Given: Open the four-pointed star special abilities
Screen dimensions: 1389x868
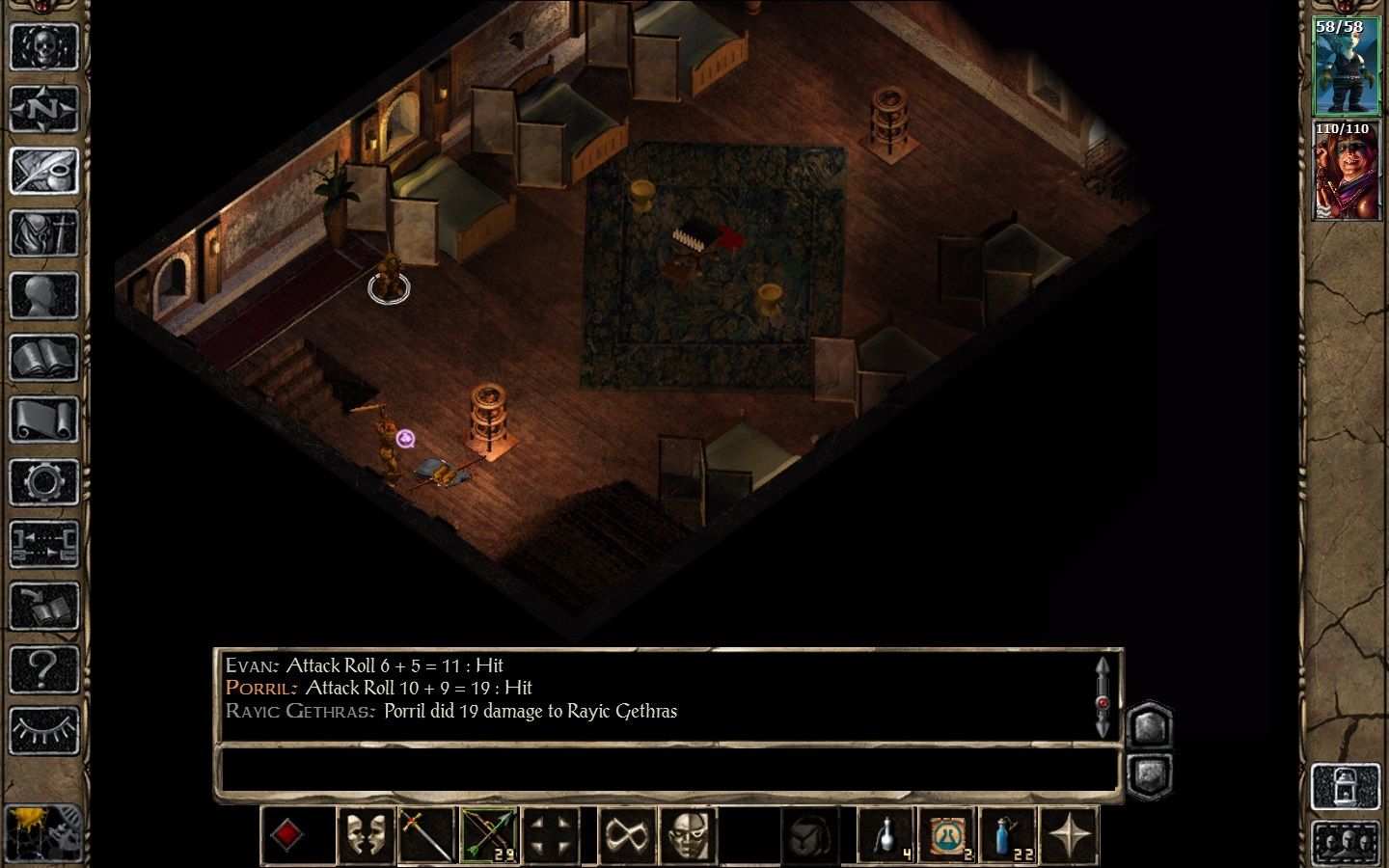Looking at the screenshot, I should point(1070,835).
